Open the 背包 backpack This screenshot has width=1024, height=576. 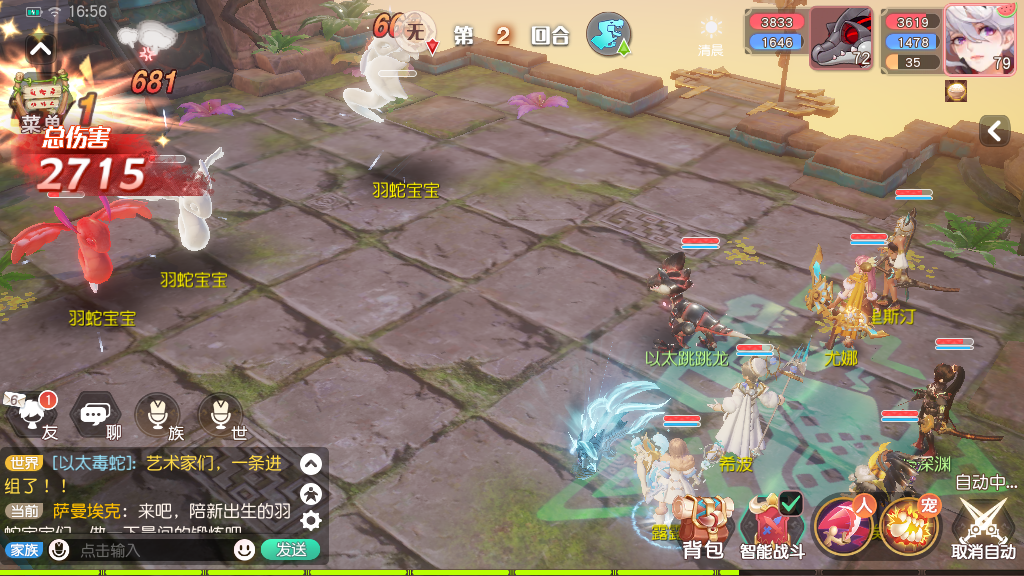tap(703, 523)
